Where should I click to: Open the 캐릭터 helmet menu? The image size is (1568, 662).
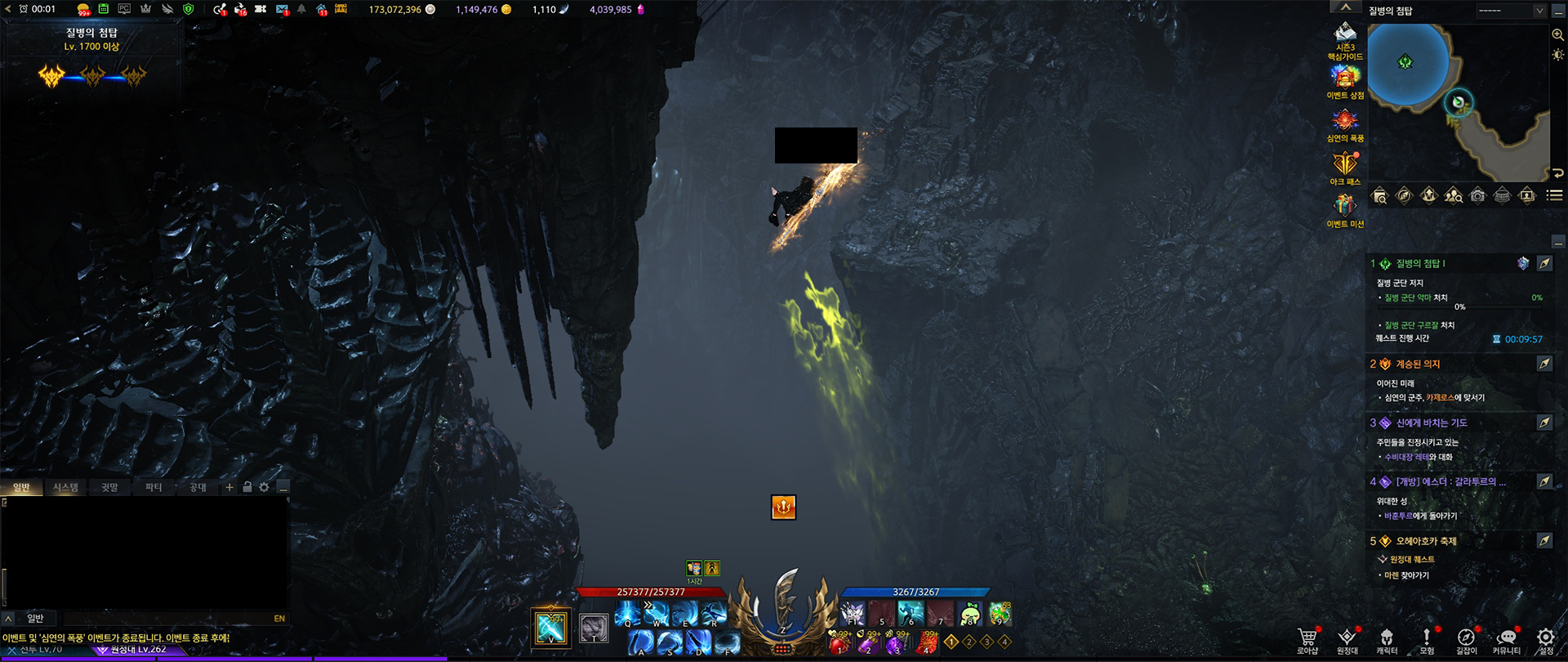(x=1386, y=639)
